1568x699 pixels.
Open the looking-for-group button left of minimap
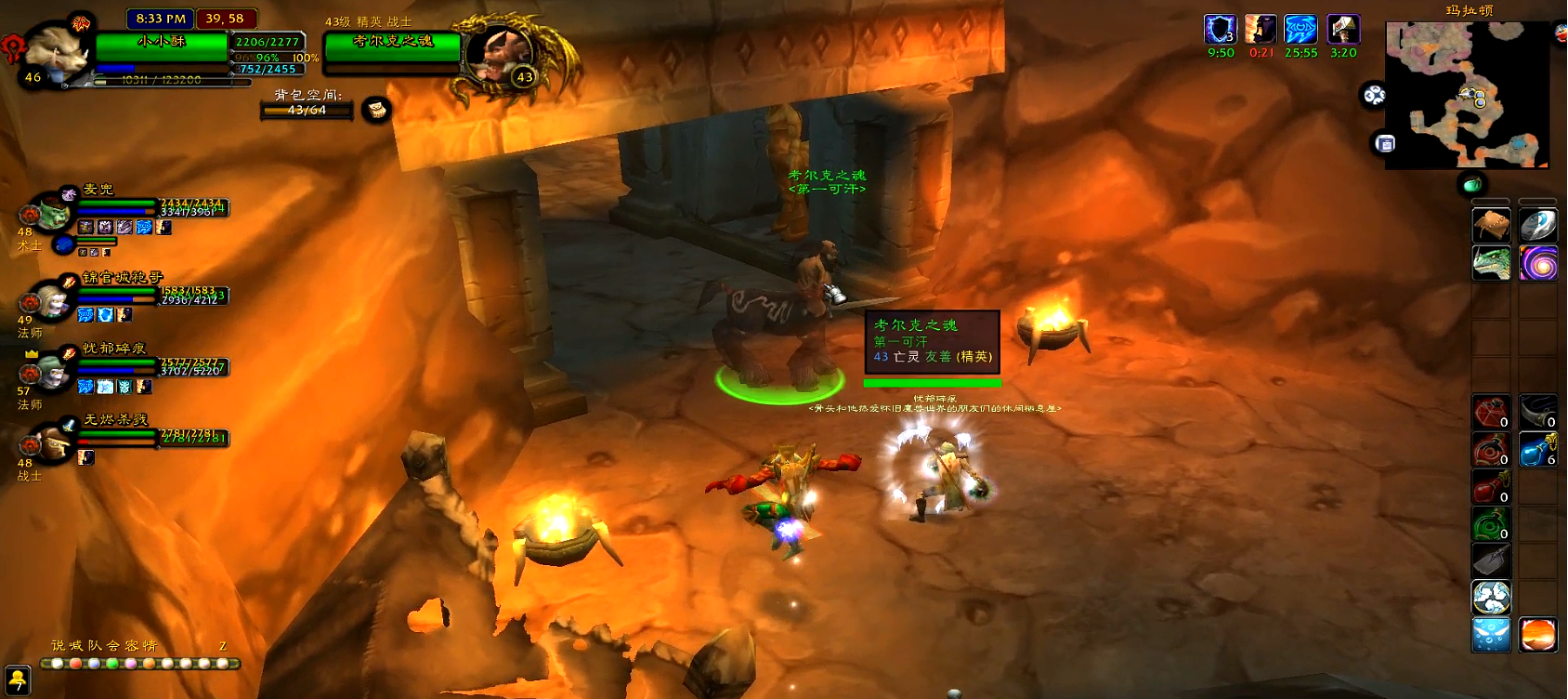point(1374,95)
